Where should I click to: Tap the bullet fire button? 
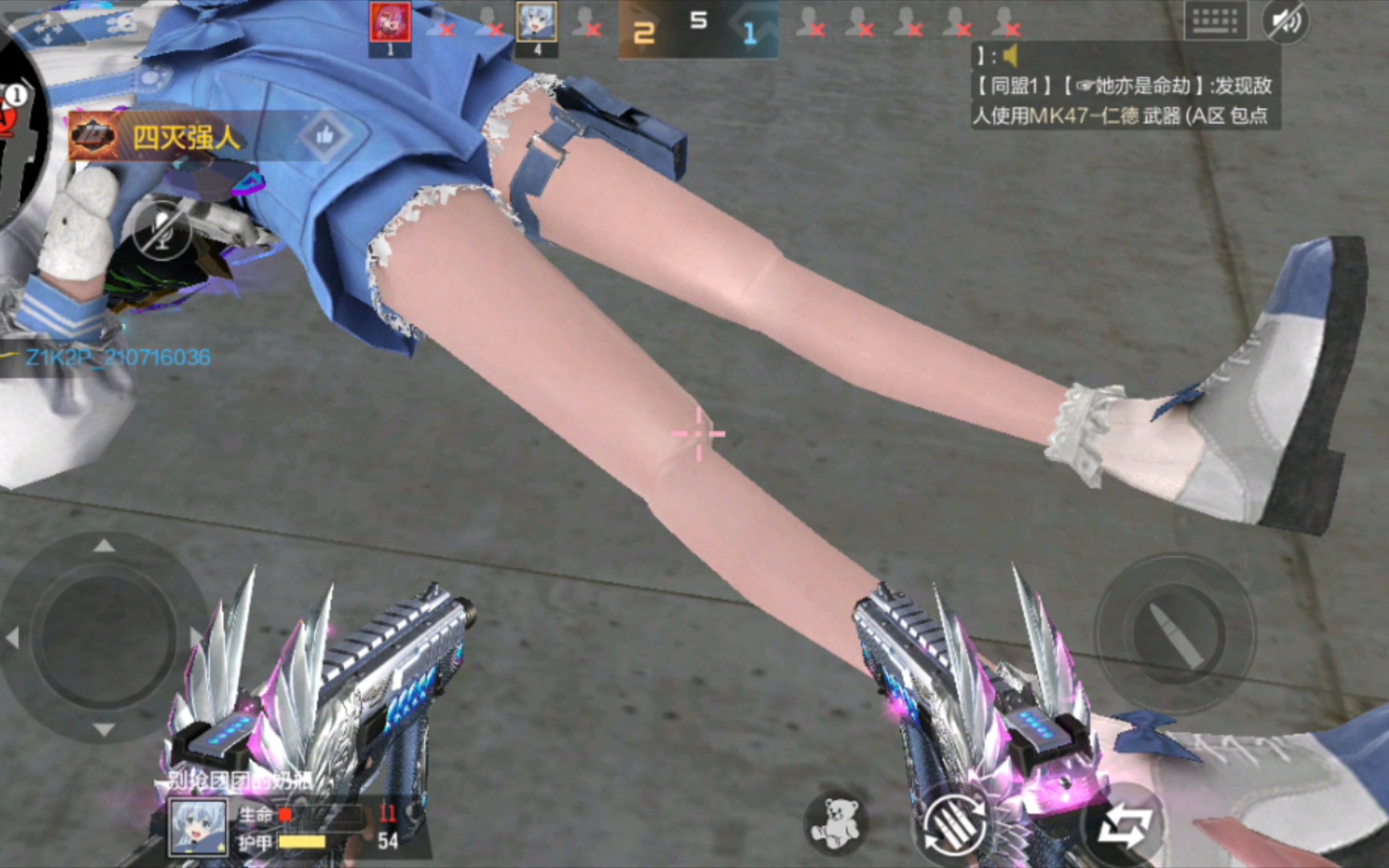pos(1175,633)
